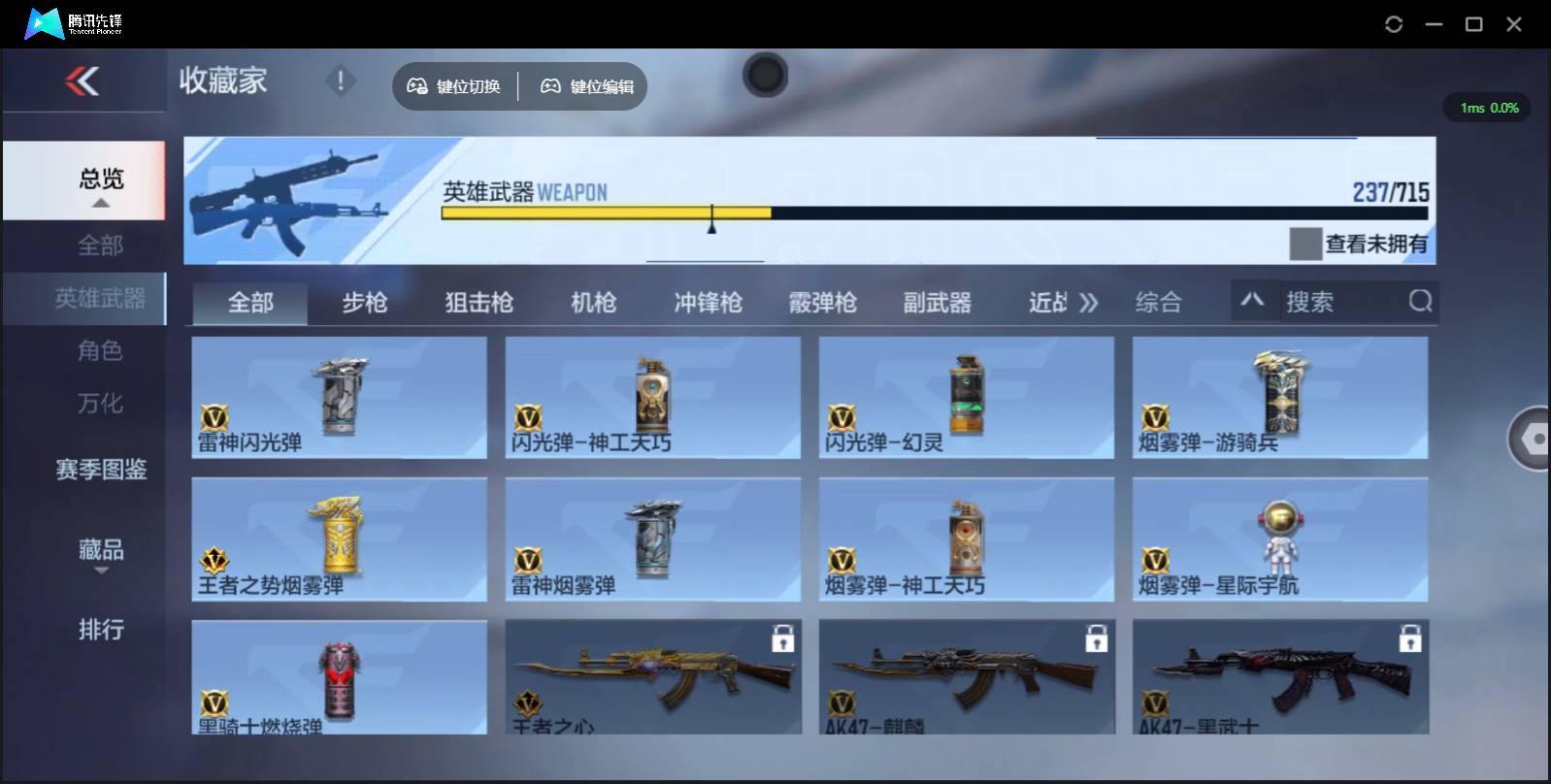Switch to the 霰弹枪 category tab
This screenshot has width=1551, height=784.
tap(821, 302)
